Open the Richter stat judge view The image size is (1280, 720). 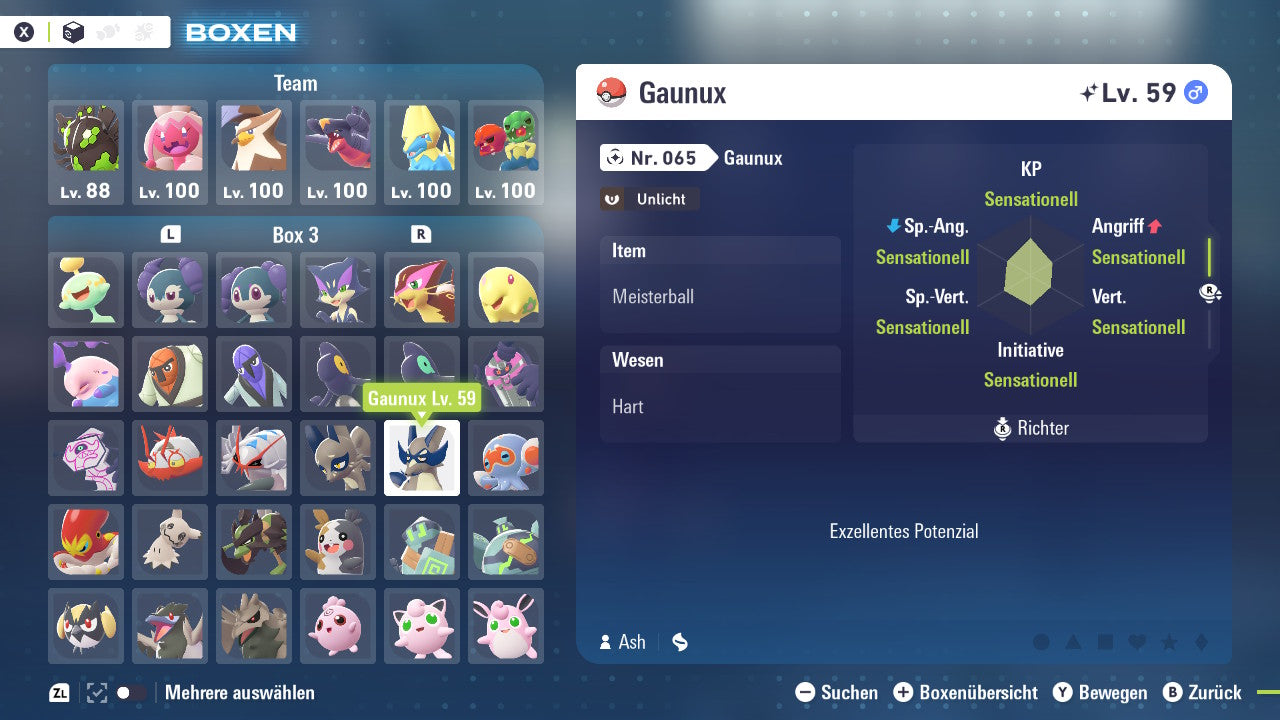[x=1030, y=429]
